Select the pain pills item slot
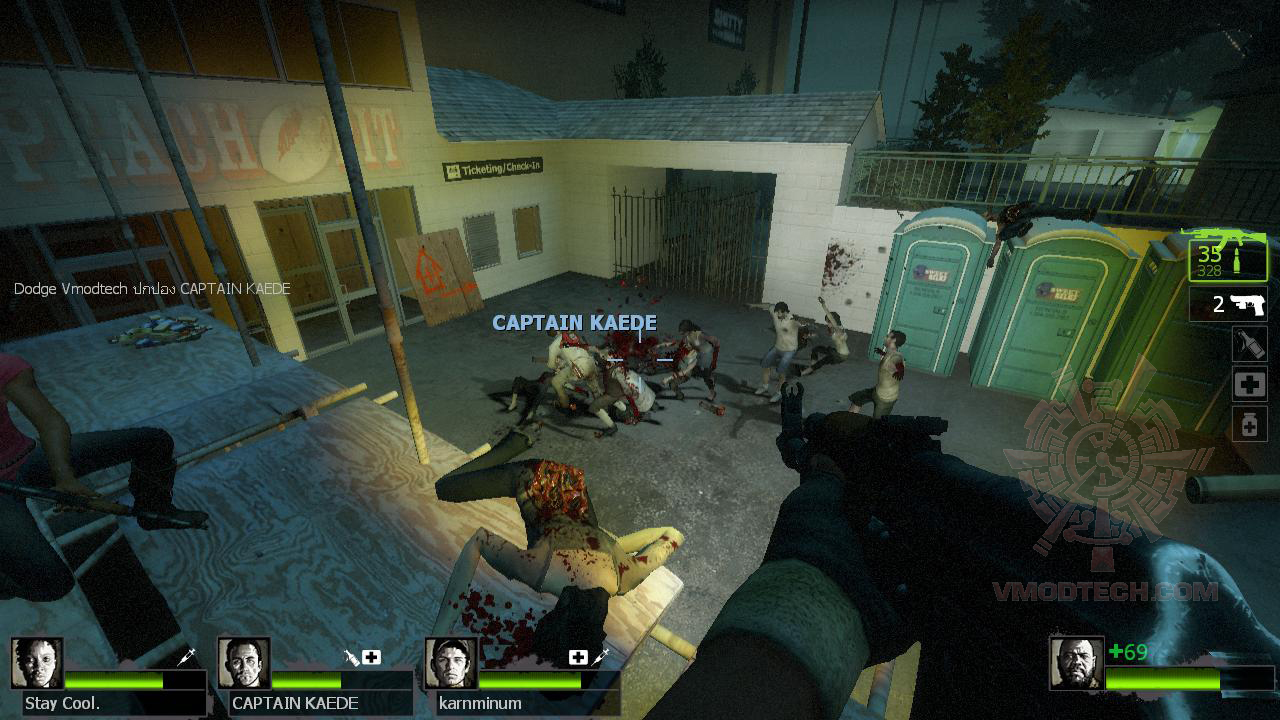Screen dimensions: 1280x720 coord(1252,421)
